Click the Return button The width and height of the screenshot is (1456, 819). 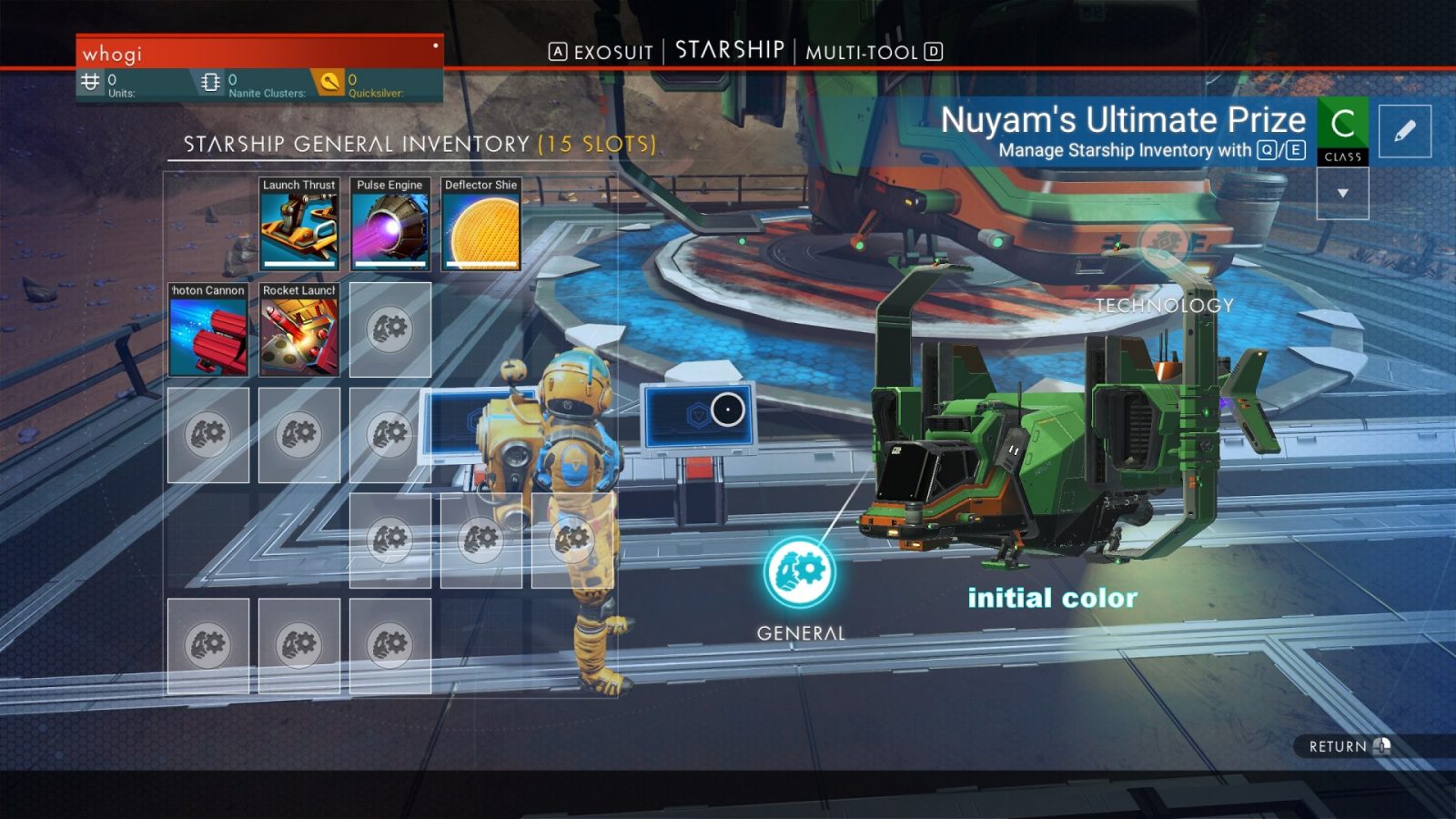coord(1349,746)
